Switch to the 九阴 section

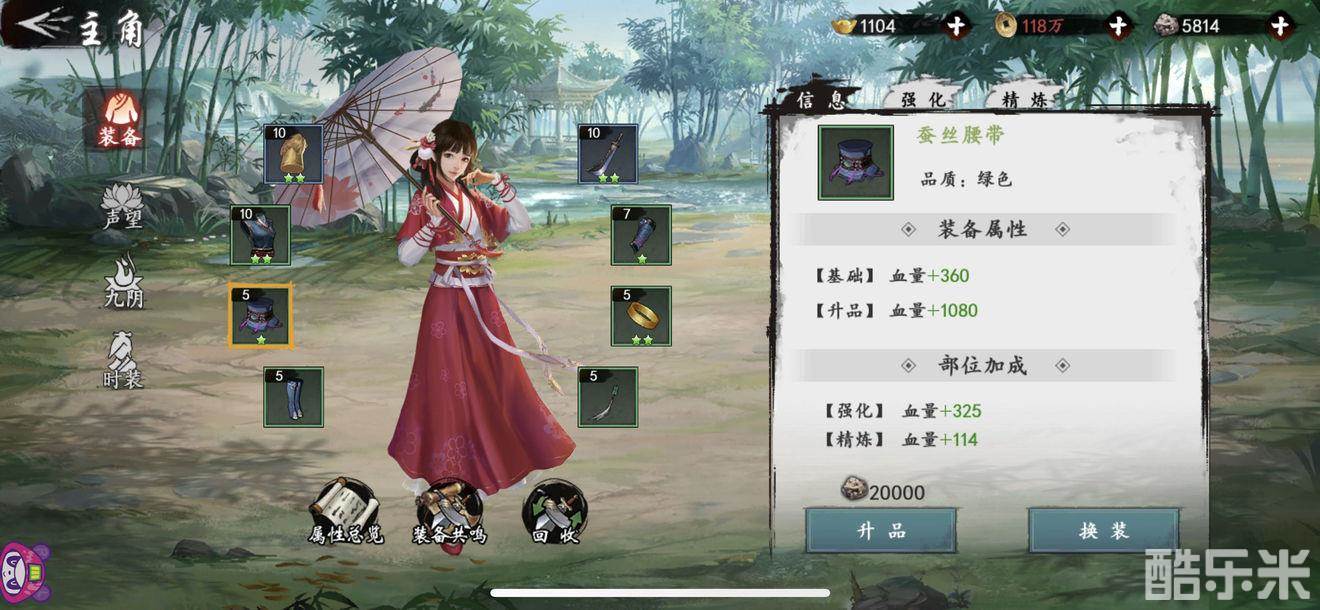click(123, 281)
